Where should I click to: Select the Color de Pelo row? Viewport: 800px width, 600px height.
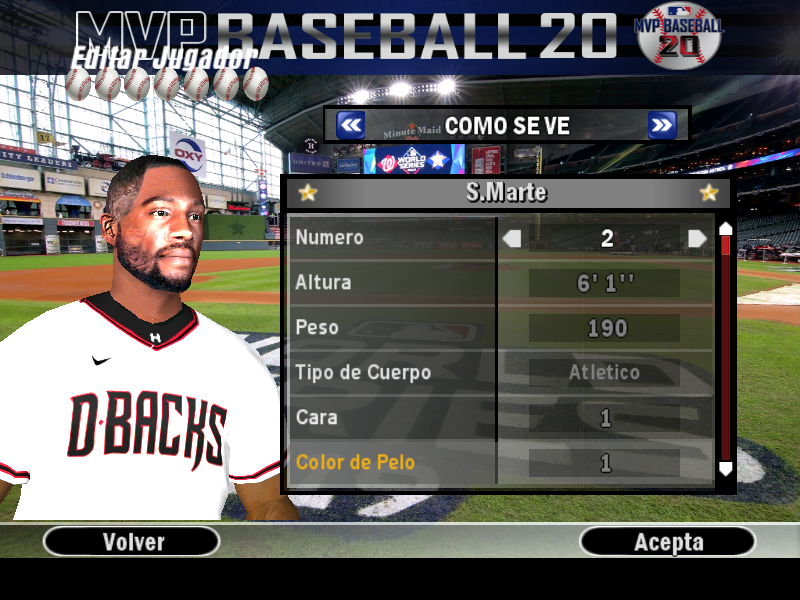392,462
